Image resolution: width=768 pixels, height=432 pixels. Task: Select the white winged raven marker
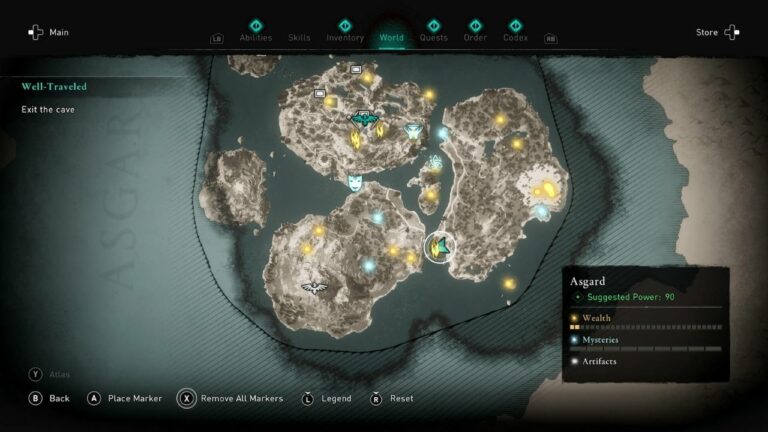[314, 288]
